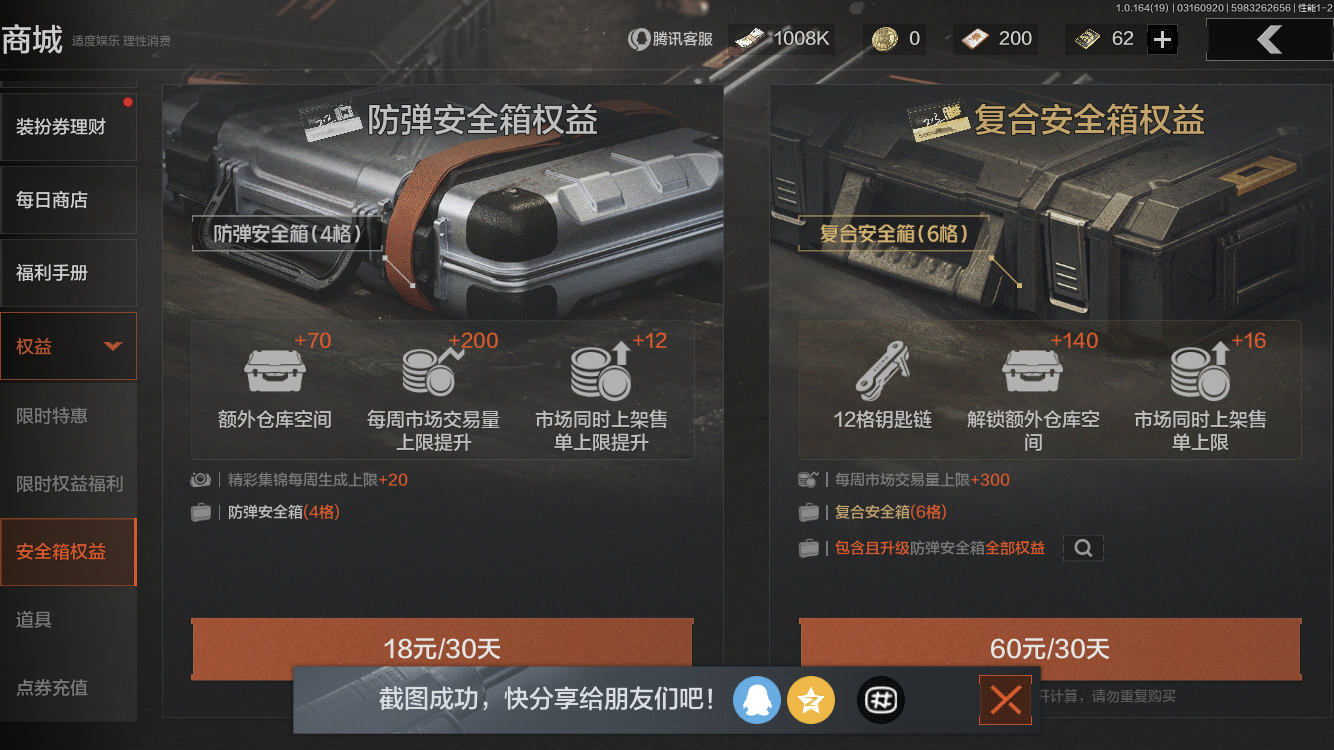Open 点券充值 to recharge
The width and height of the screenshot is (1334, 750).
coord(68,689)
